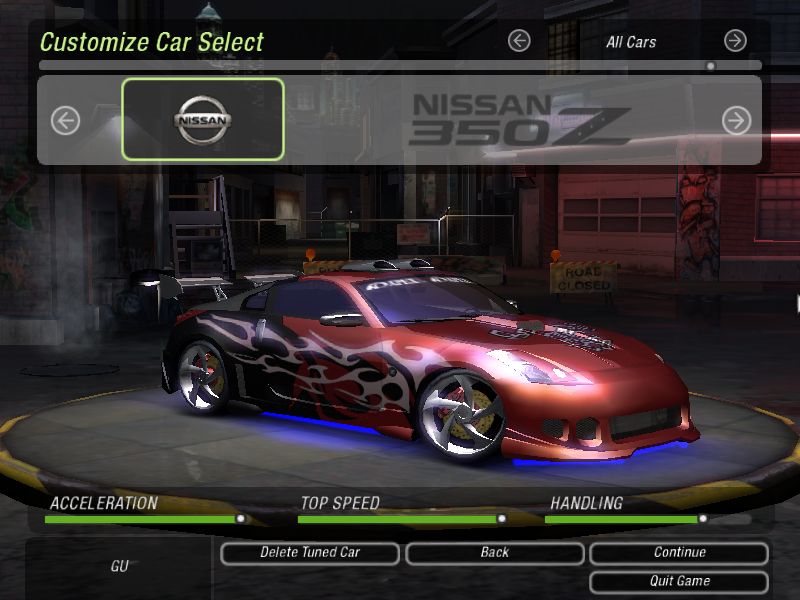Show the next car with right arrow
The height and width of the screenshot is (600, 800).
[736, 121]
